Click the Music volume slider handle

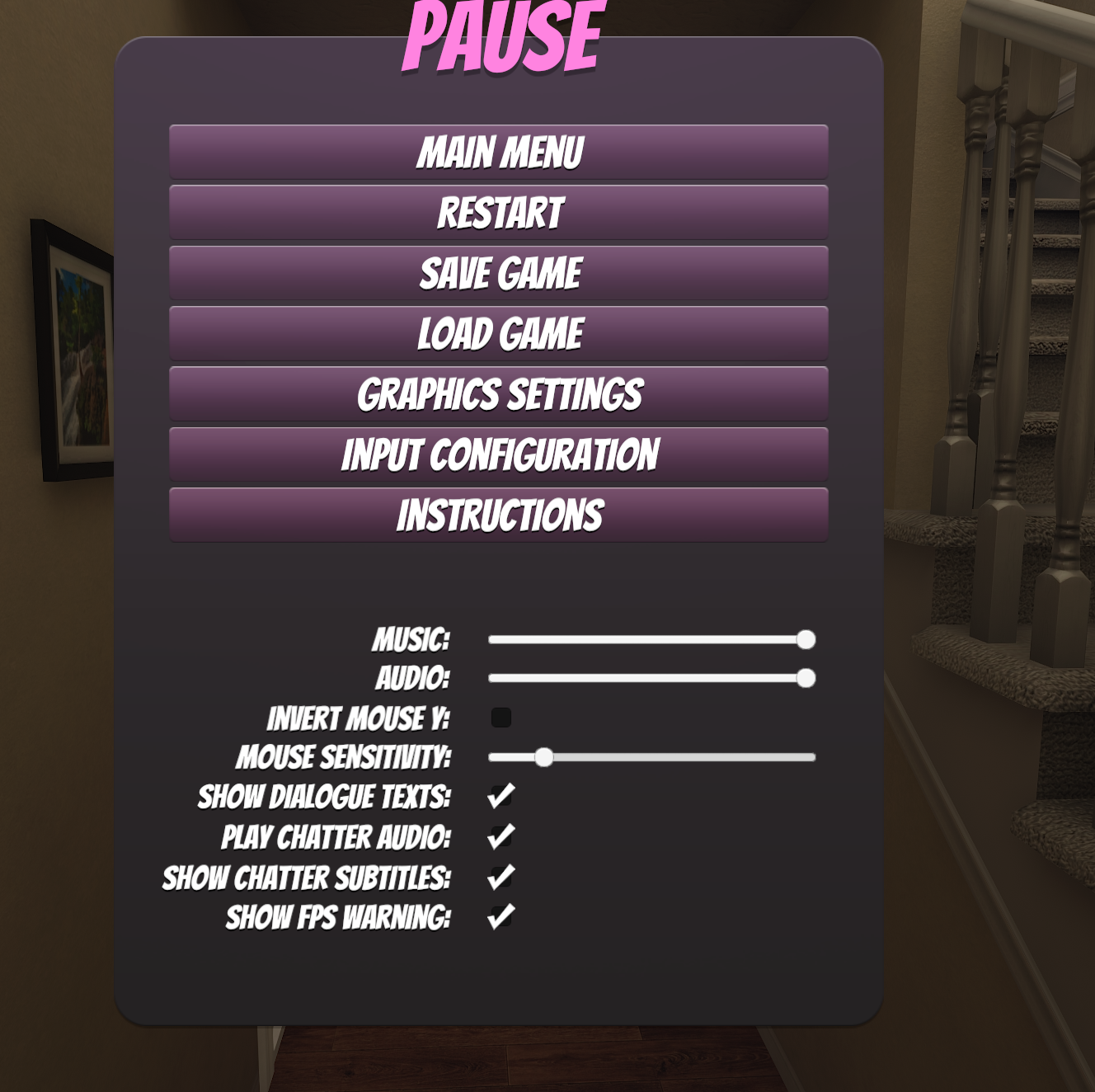(806, 638)
